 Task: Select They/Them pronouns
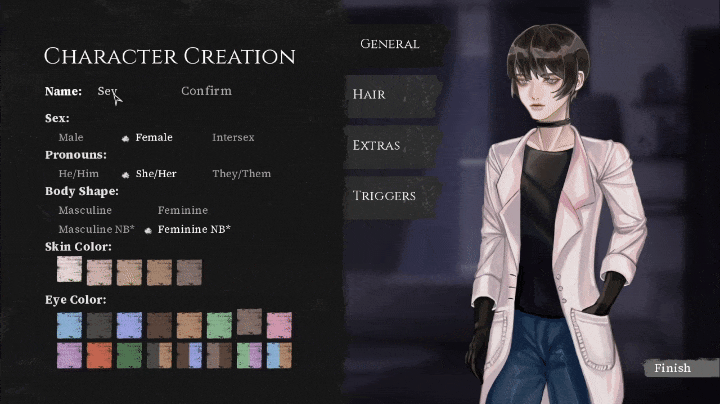click(241, 174)
